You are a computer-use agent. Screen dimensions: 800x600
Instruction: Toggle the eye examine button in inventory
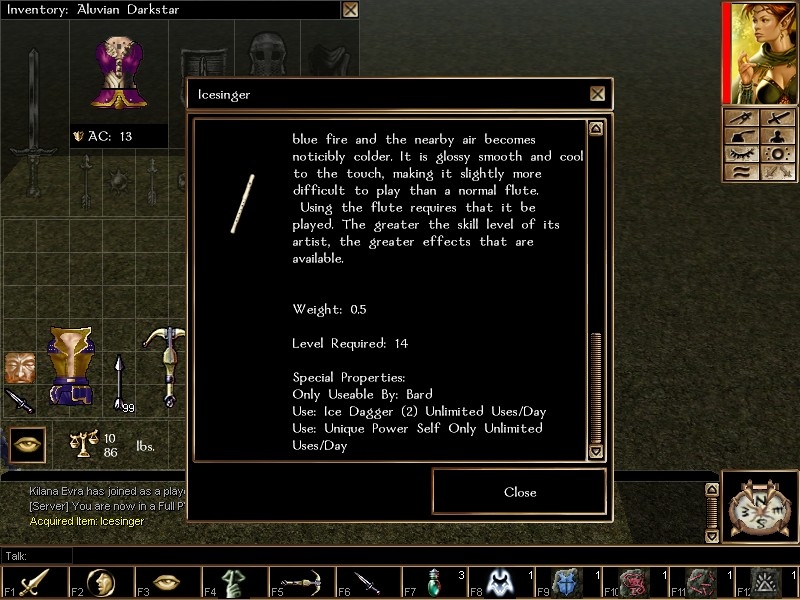[28, 443]
